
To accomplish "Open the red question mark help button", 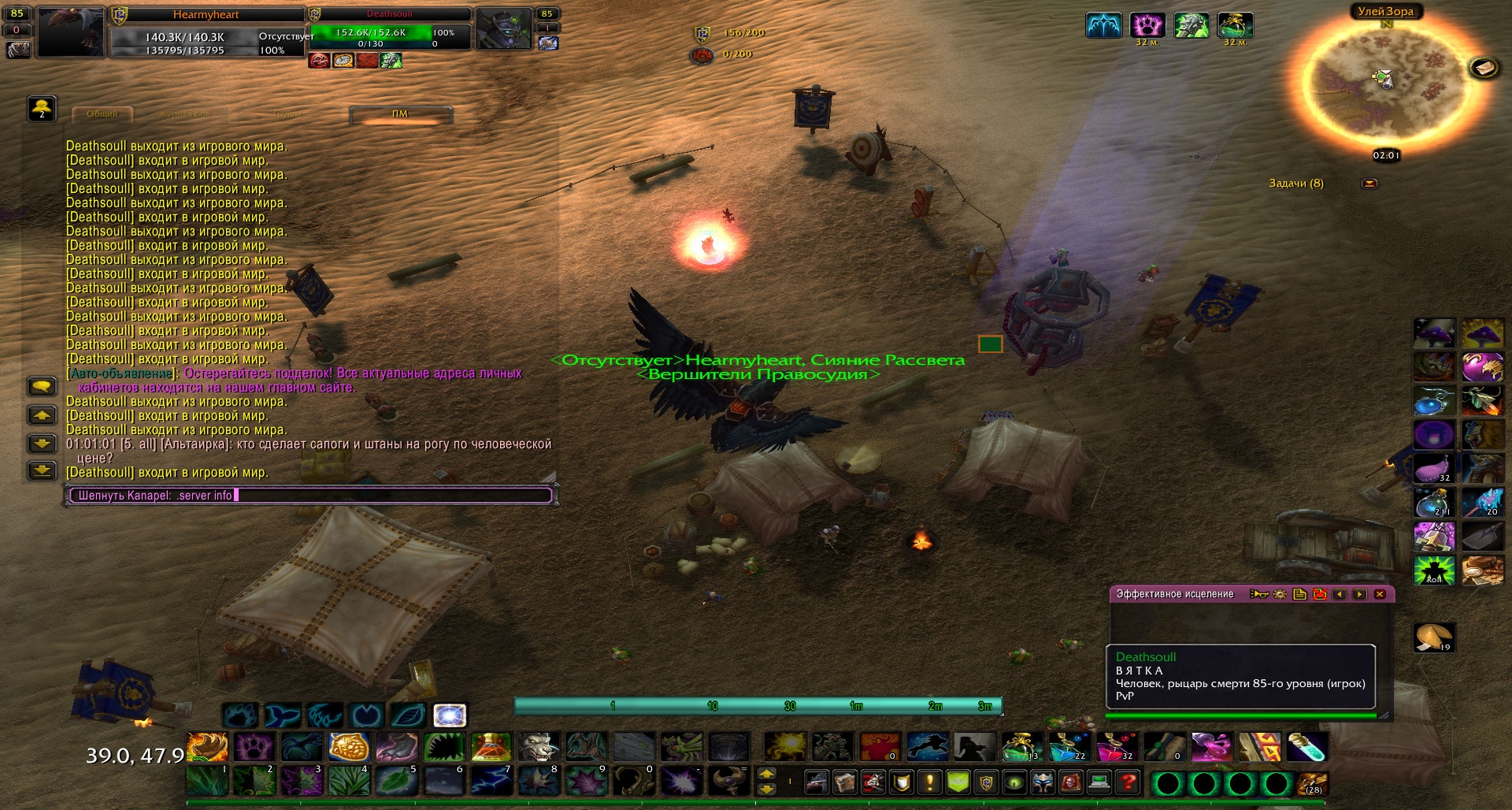I will (1128, 782).
